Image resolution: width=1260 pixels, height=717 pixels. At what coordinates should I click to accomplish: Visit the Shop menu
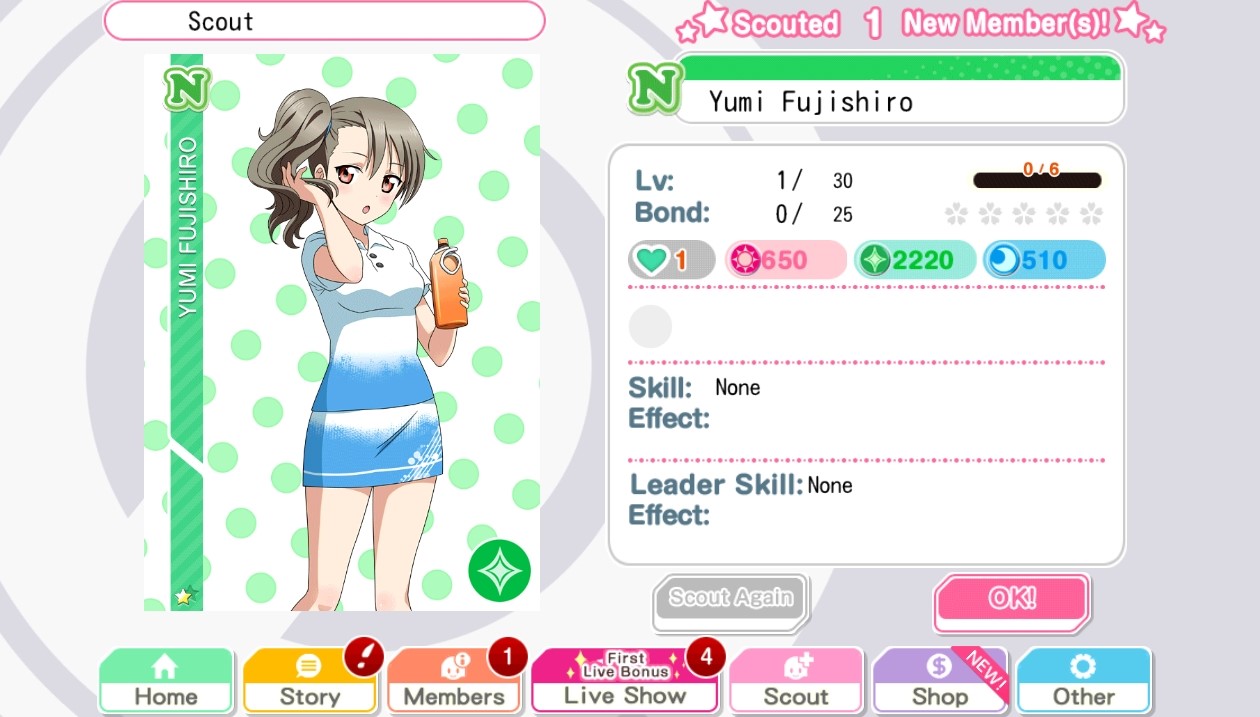[939, 681]
